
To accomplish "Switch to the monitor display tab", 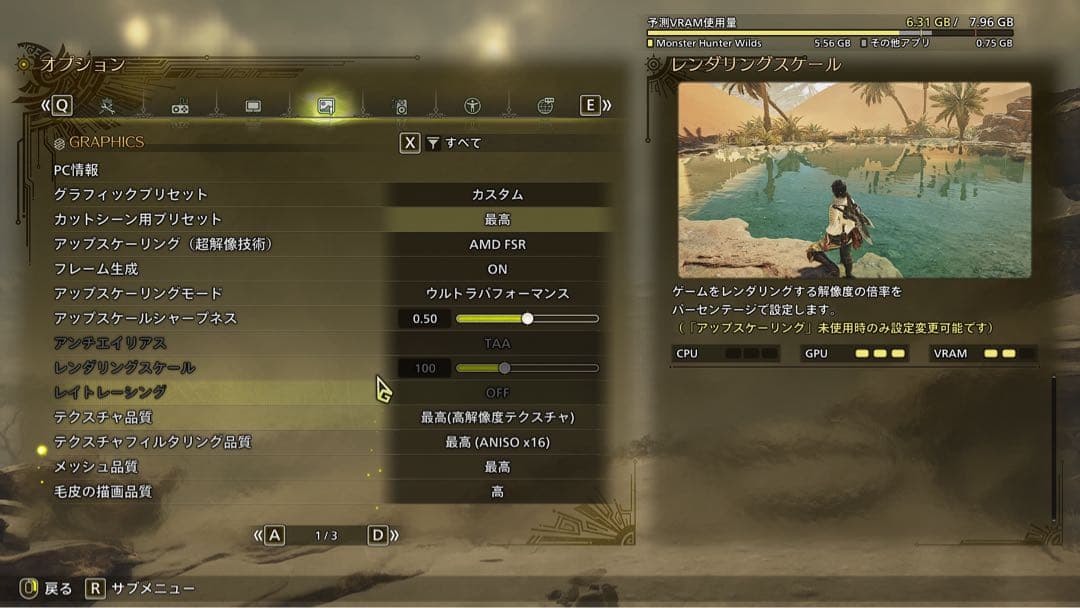I will click(253, 106).
